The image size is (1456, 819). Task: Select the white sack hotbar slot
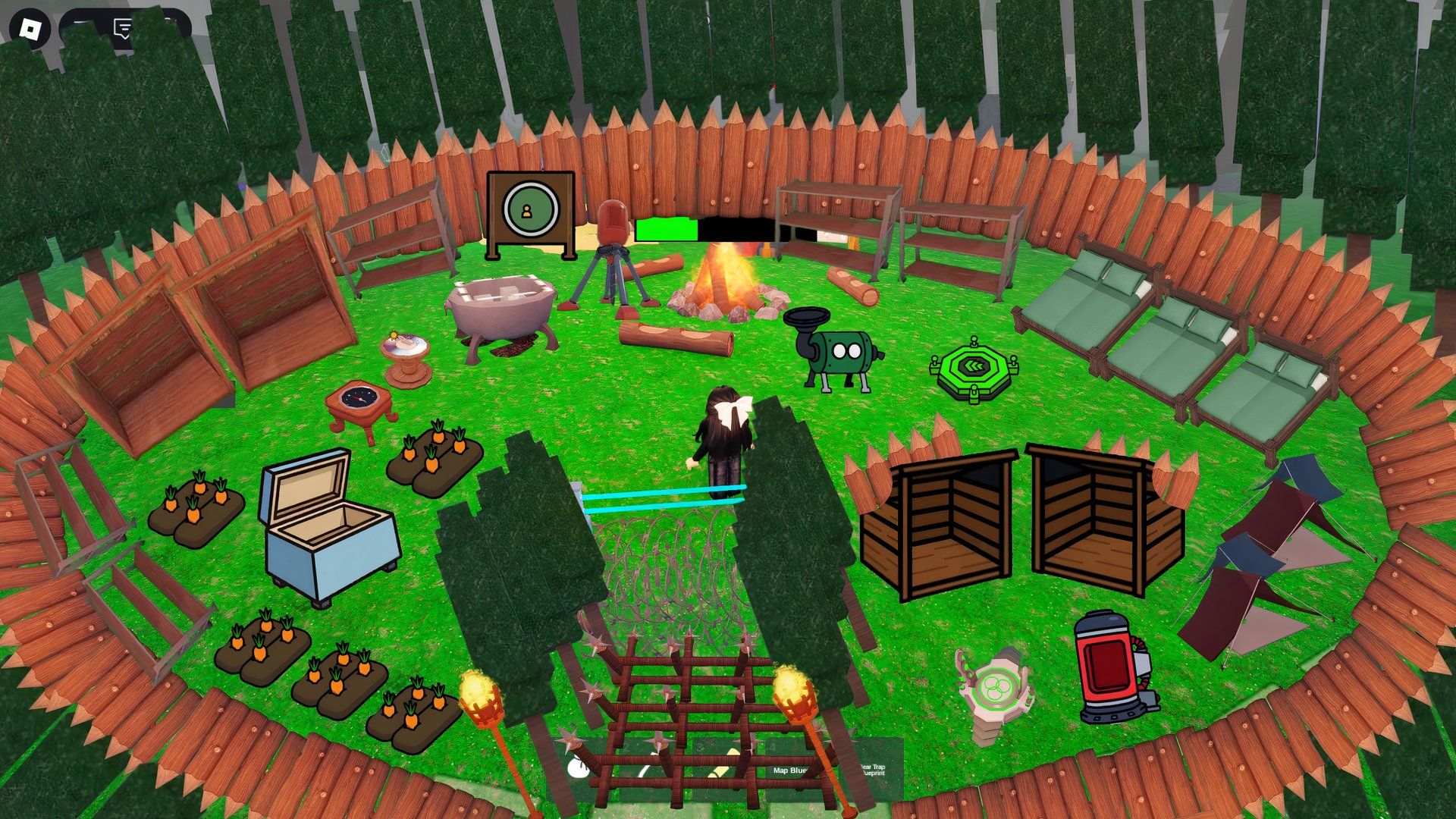tap(579, 768)
